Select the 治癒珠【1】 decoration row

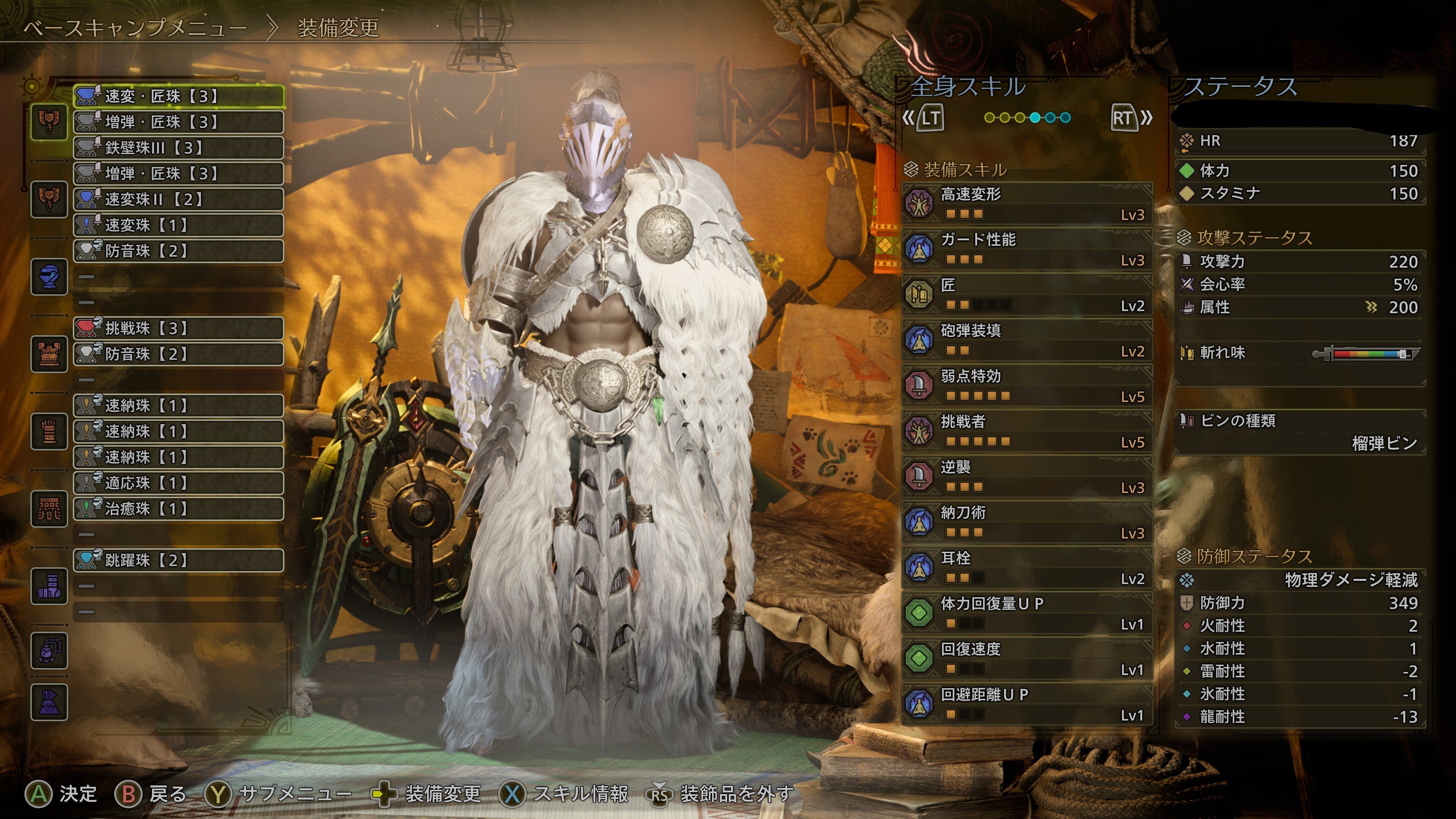click(179, 509)
